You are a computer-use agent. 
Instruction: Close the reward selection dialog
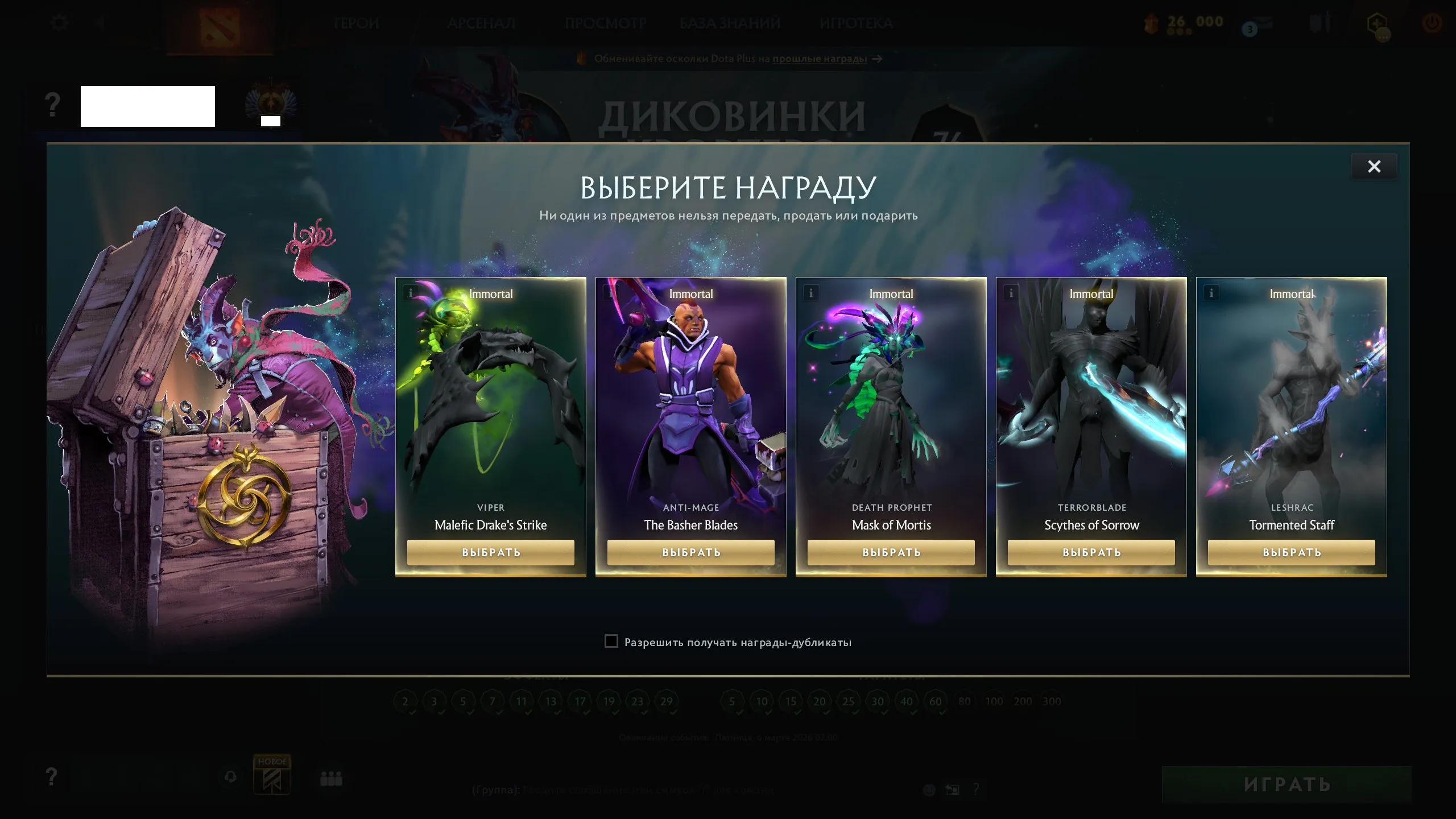click(x=1375, y=166)
